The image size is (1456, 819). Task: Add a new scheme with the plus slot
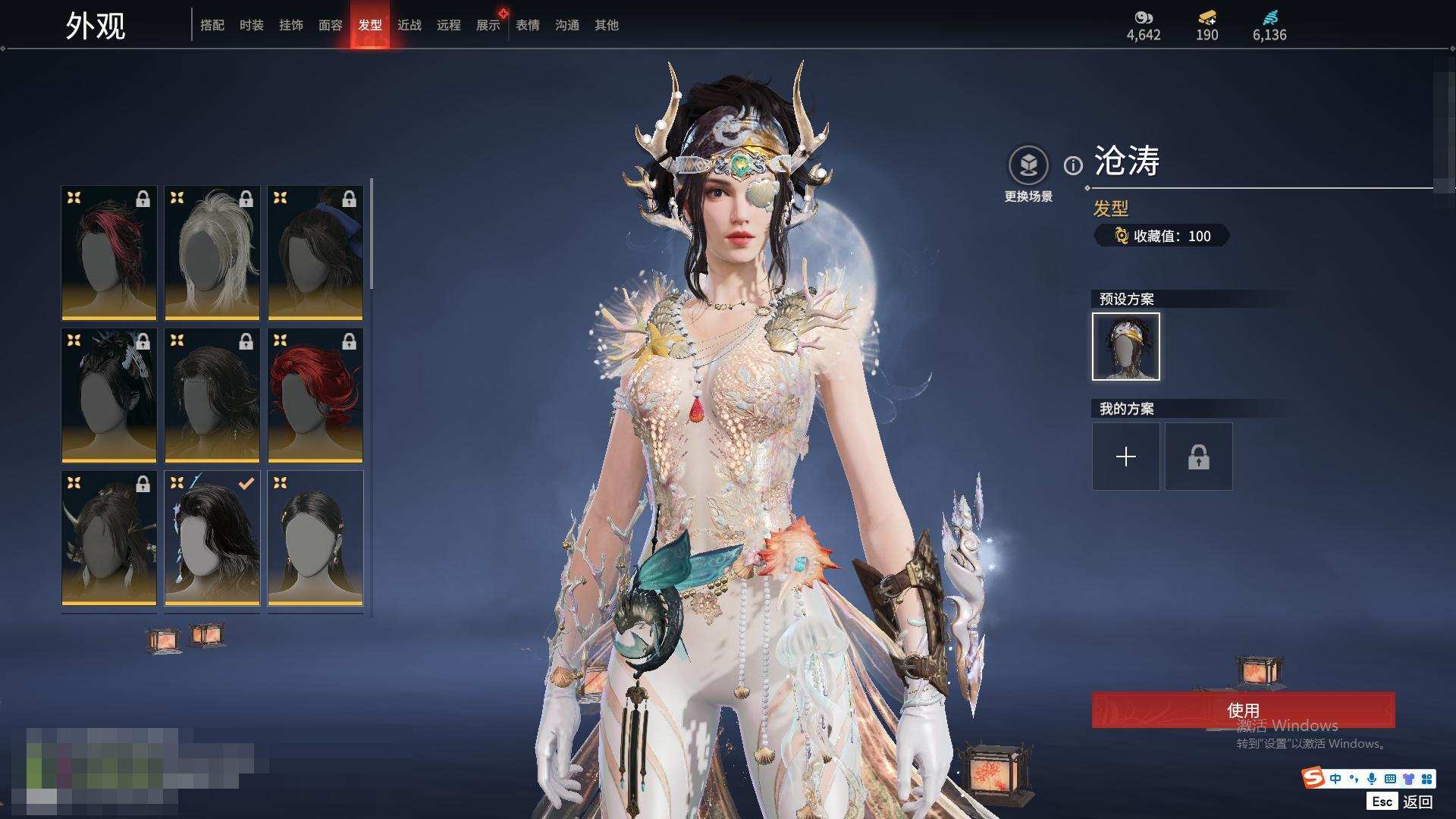[1126, 457]
